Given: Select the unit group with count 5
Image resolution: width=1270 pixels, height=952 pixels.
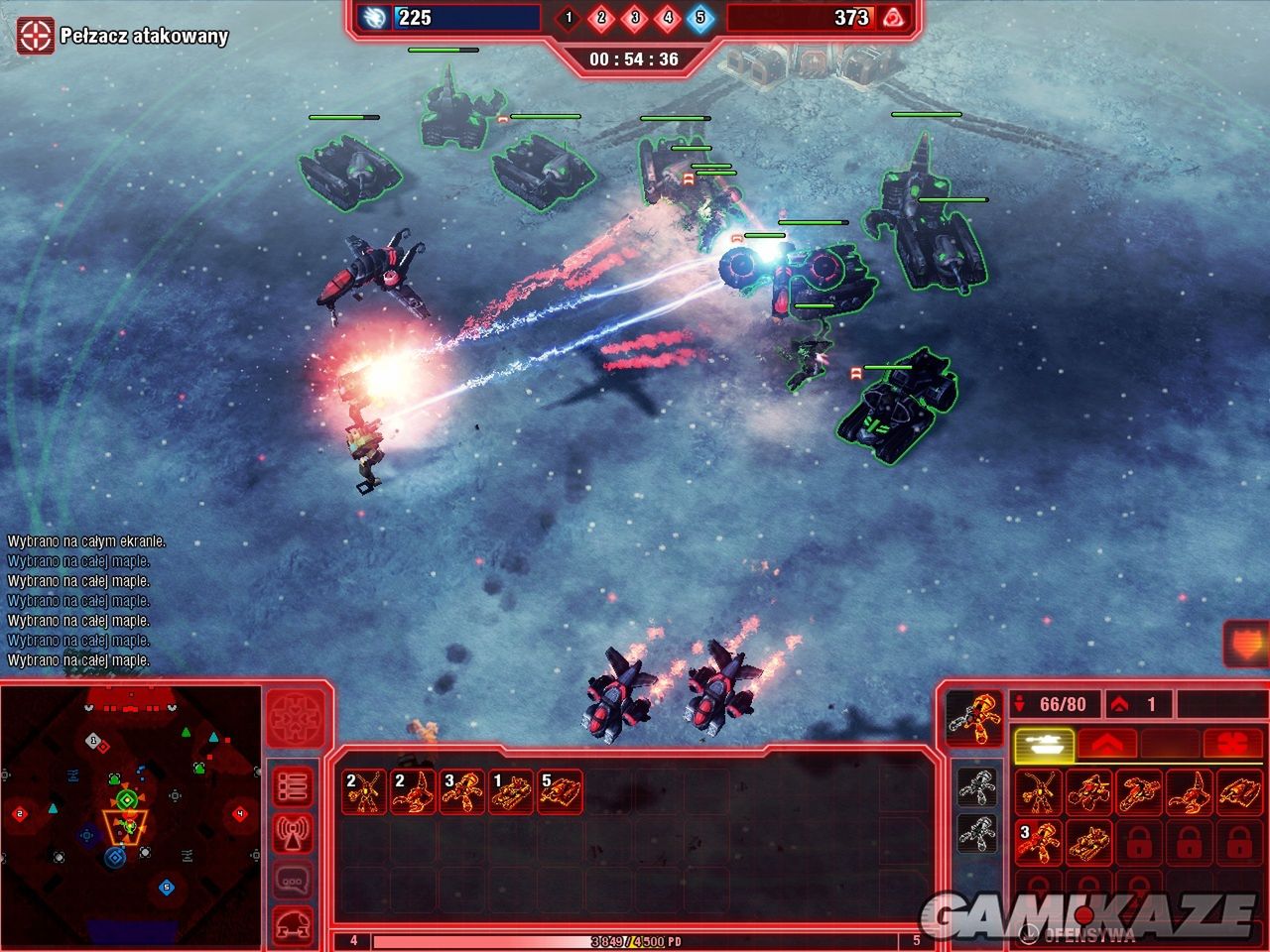Looking at the screenshot, I should tap(559, 792).
